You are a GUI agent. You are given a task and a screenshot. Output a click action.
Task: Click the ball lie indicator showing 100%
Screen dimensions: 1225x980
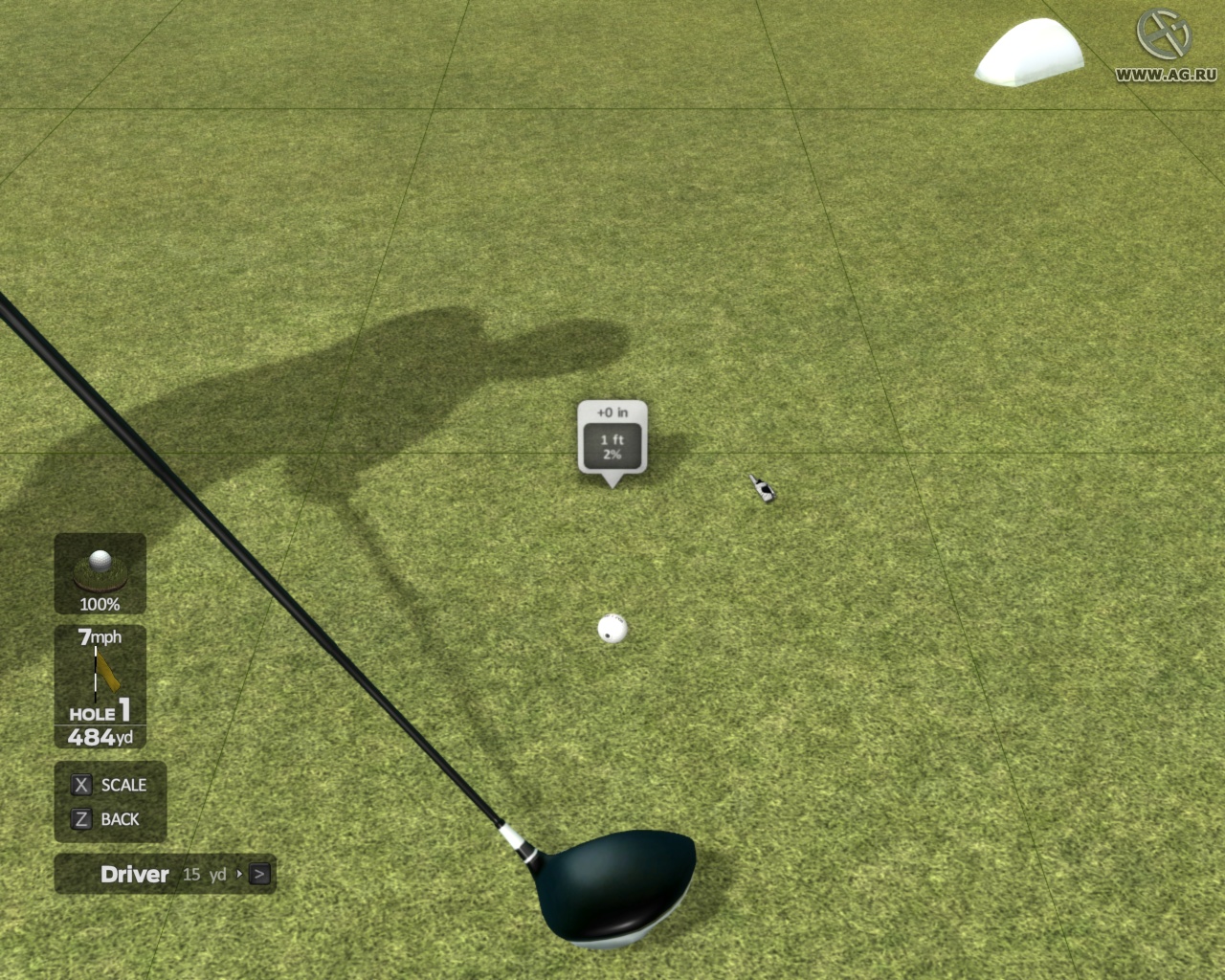100,574
